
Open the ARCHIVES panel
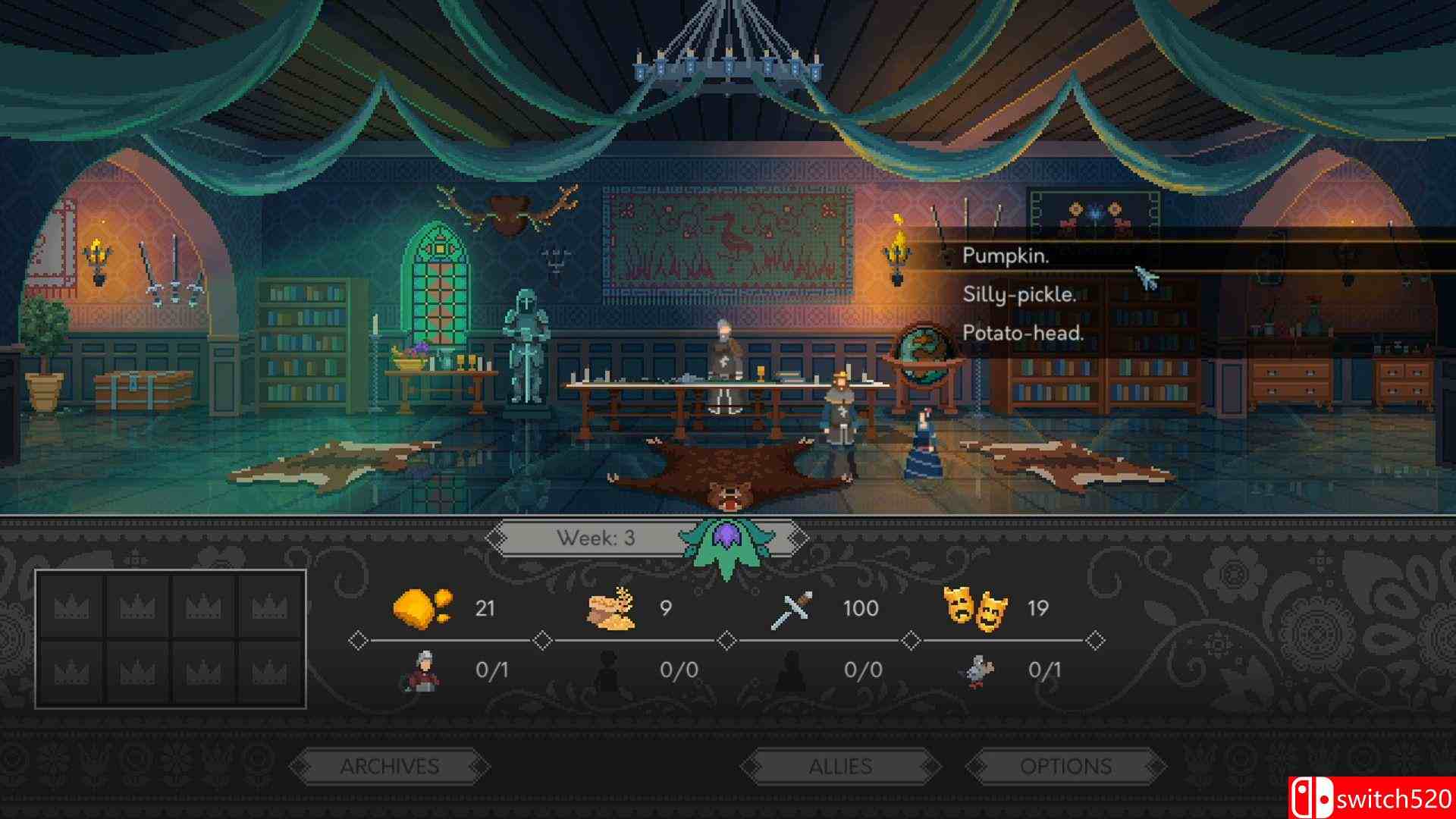(x=392, y=766)
